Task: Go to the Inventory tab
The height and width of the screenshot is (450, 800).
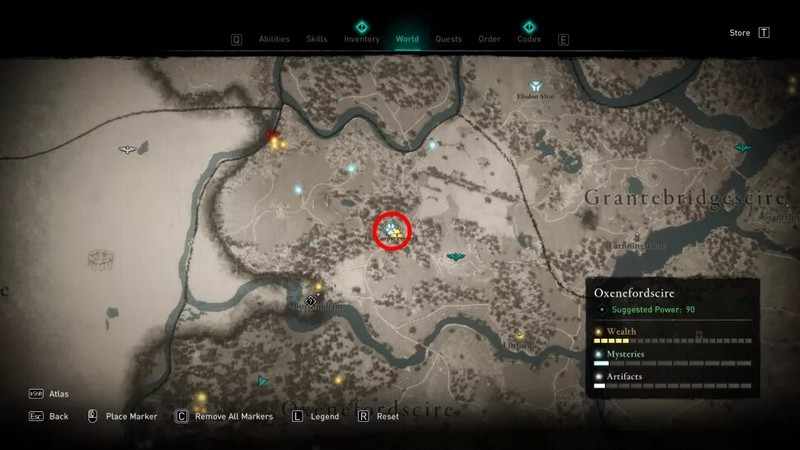Action: point(361,40)
